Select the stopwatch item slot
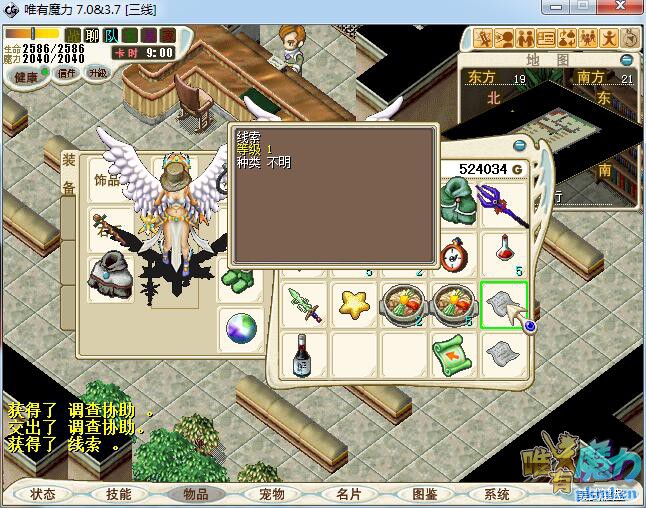The height and width of the screenshot is (508, 646). (454, 251)
